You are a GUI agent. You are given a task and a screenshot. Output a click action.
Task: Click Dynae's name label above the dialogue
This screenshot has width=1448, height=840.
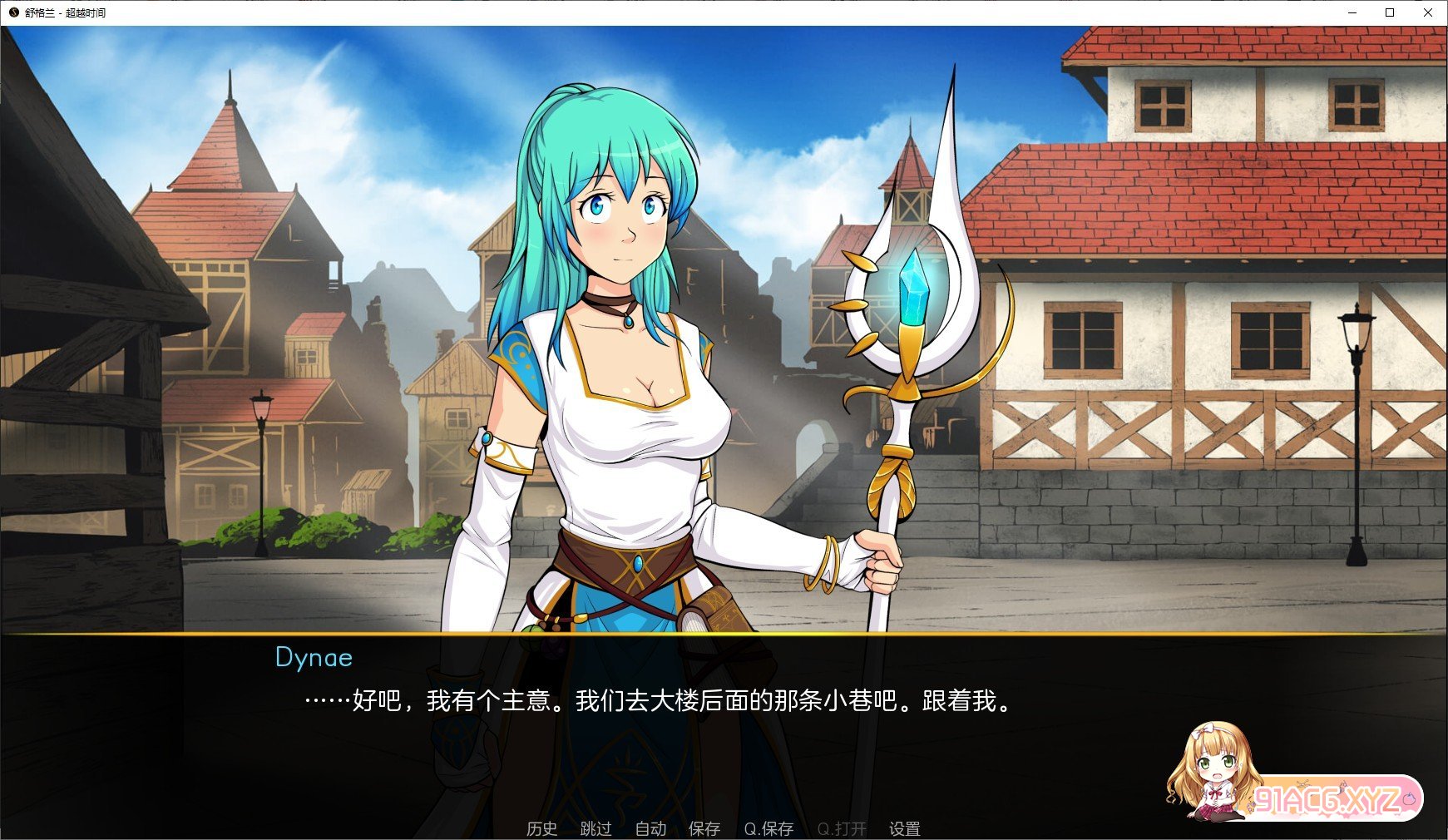(314, 658)
